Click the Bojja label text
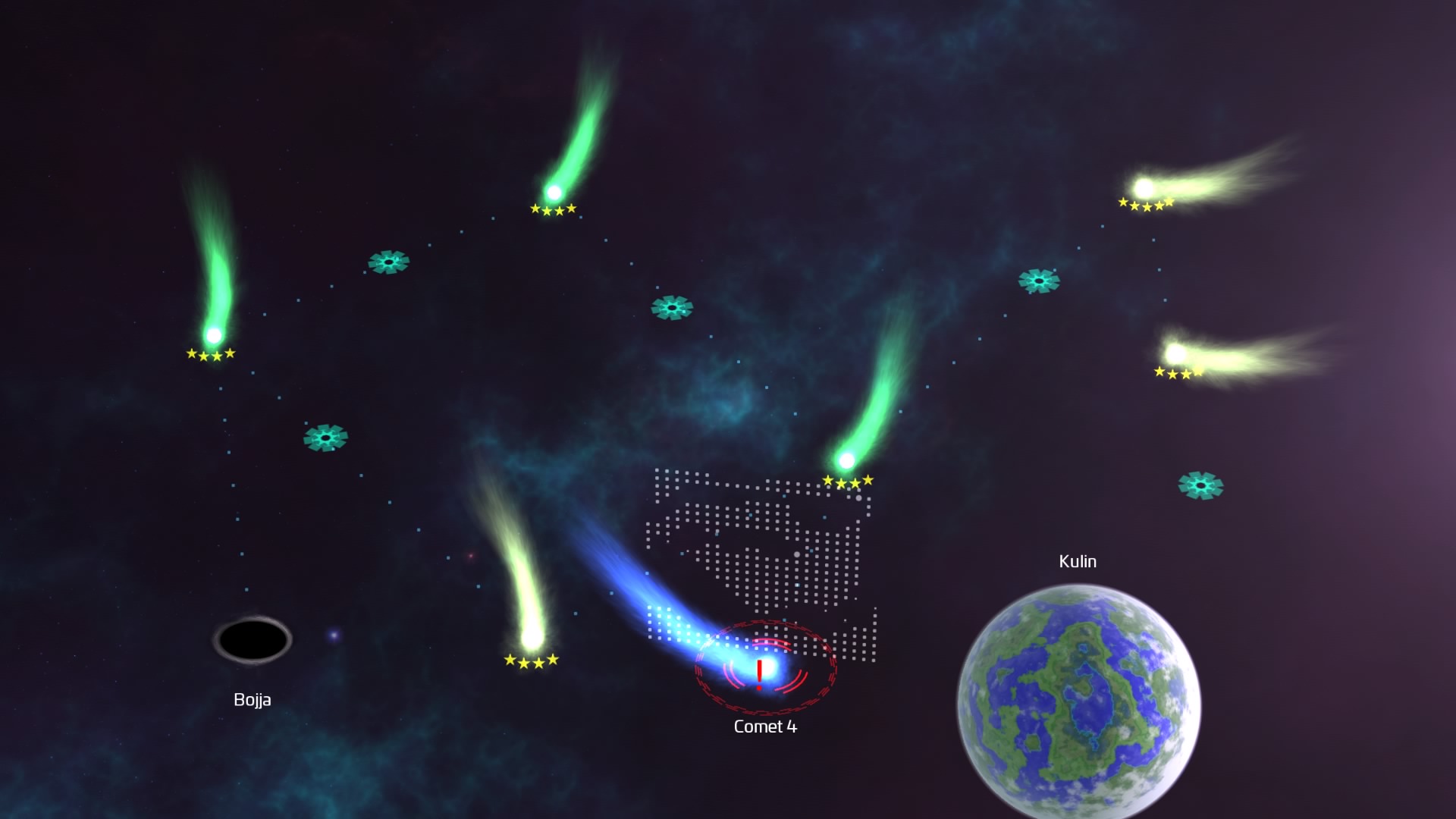 (x=253, y=700)
